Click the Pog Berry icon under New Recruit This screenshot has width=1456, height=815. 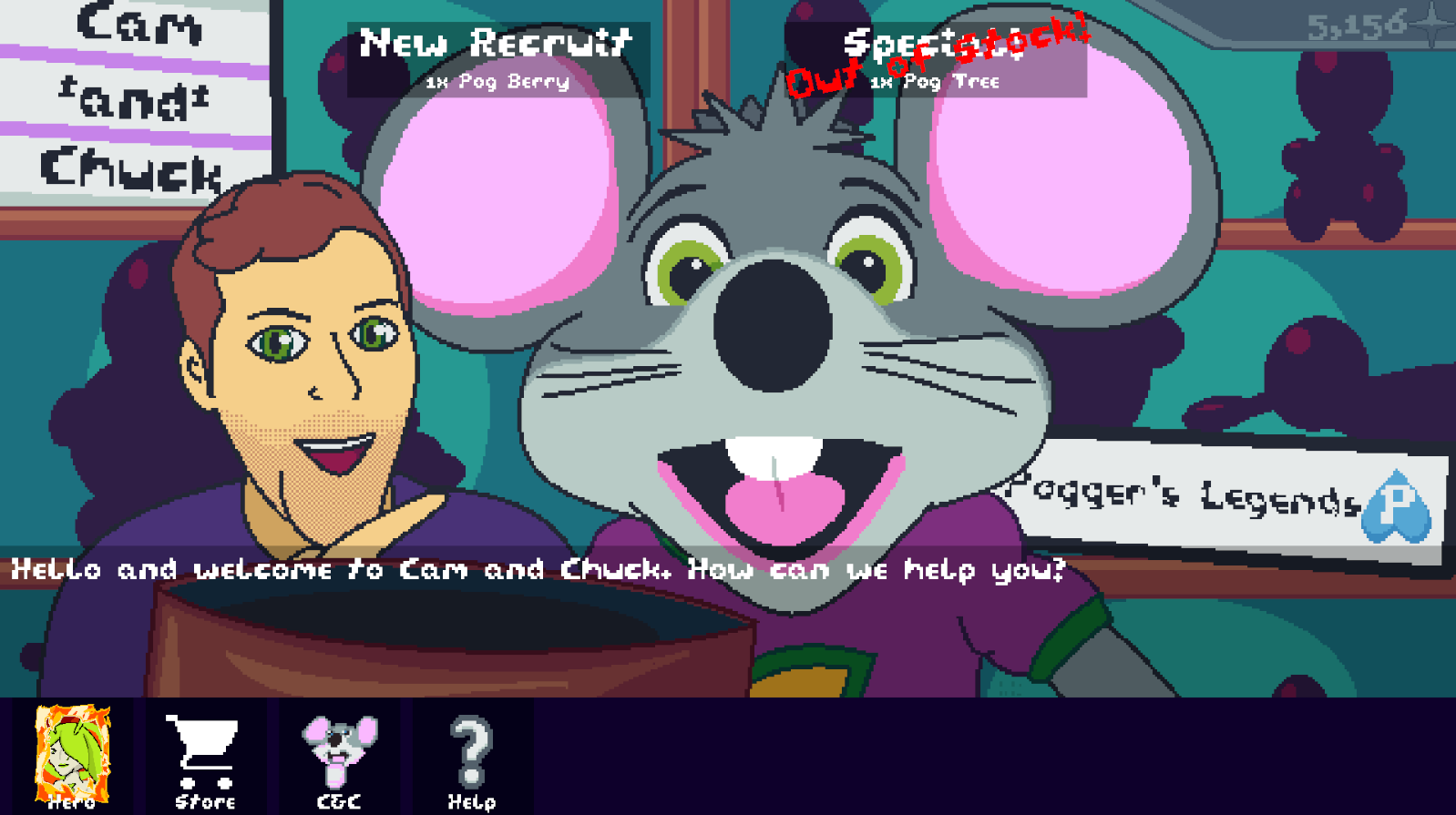pyautogui.click(x=497, y=83)
